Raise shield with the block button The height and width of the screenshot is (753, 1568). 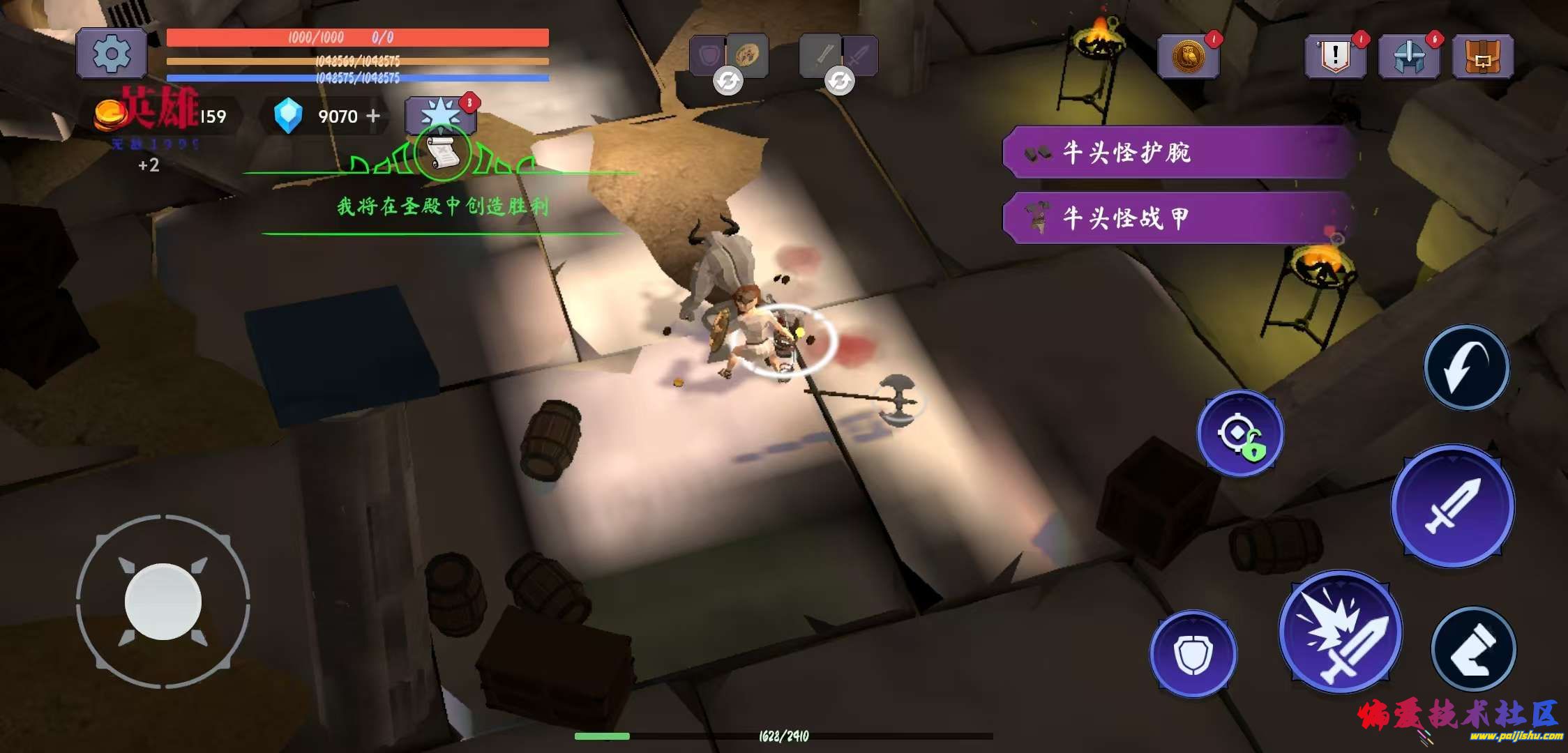(1193, 653)
